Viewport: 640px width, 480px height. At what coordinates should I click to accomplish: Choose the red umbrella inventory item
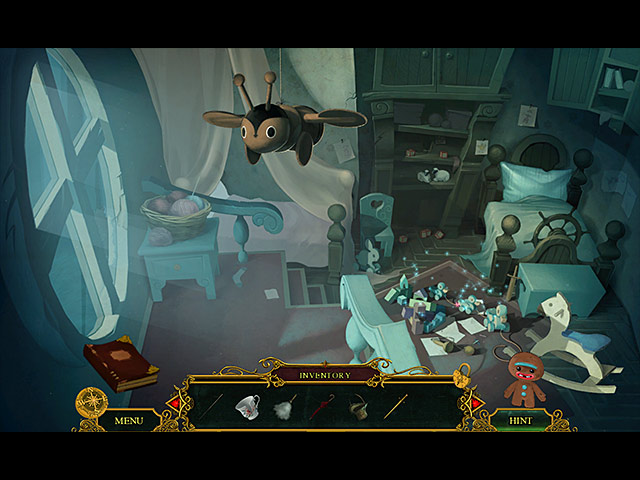coord(321,407)
